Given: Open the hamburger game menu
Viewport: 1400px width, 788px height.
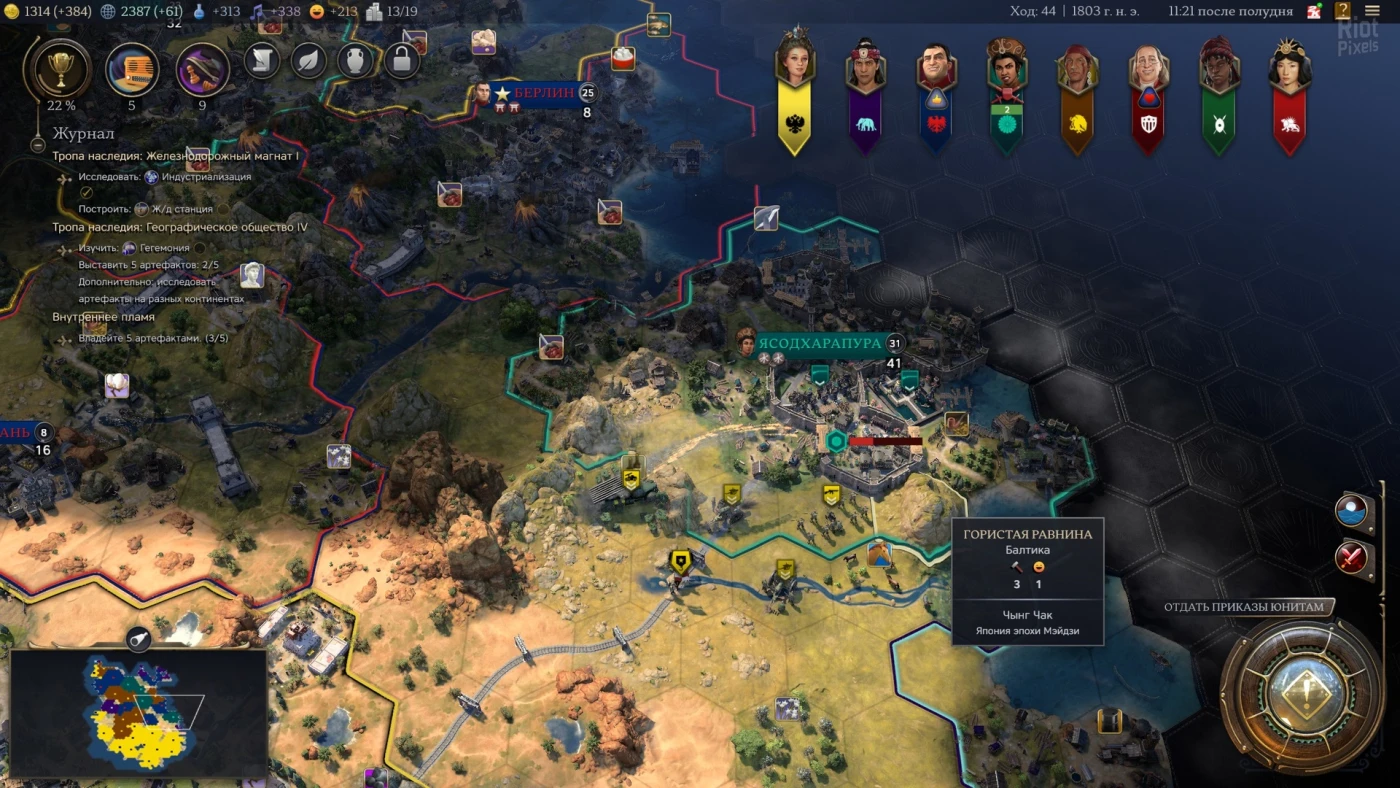Looking at the screenshot, I should [x=1373, y=12].
